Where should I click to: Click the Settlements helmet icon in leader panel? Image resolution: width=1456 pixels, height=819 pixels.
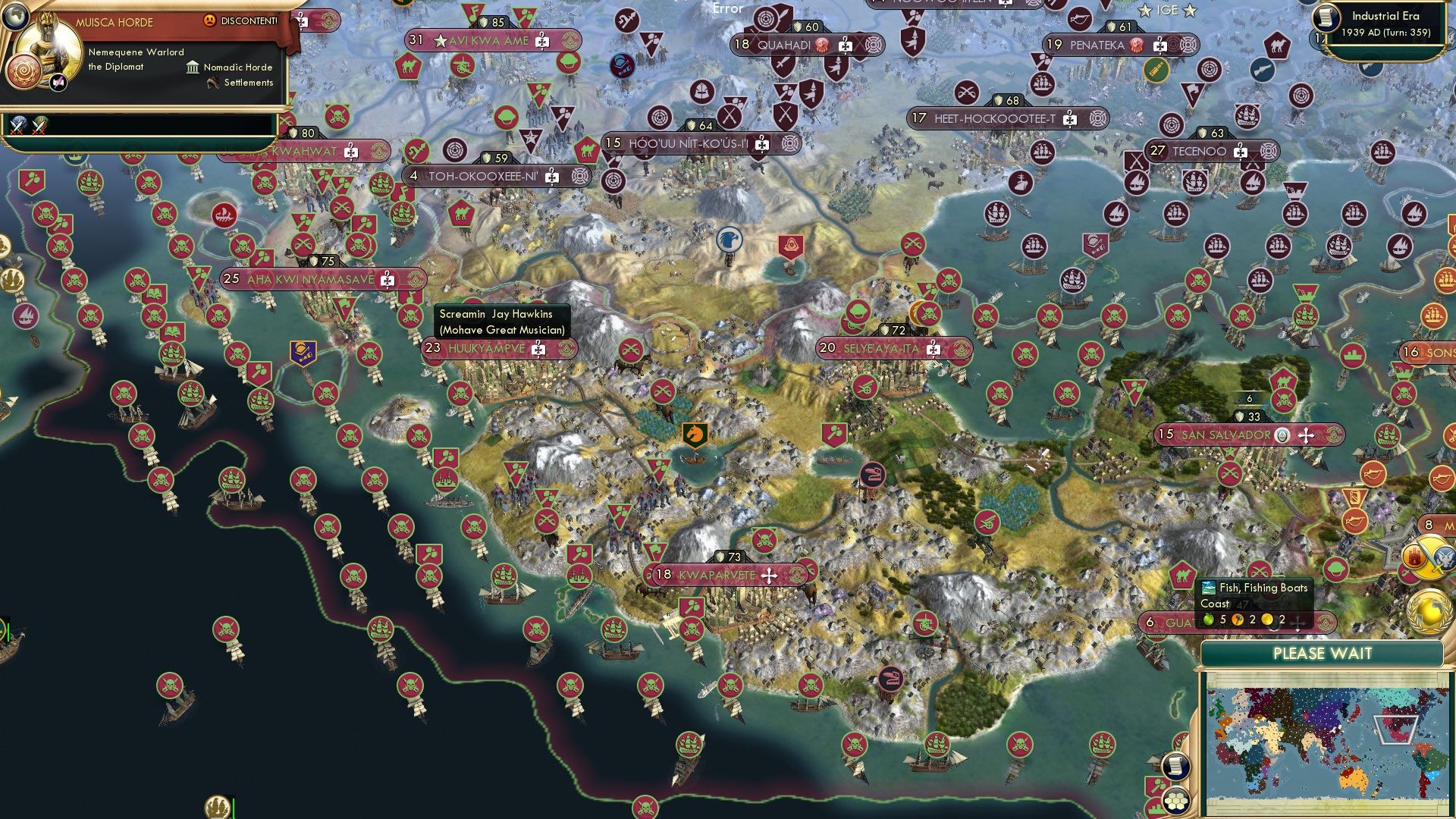click(x=212, y=83)
